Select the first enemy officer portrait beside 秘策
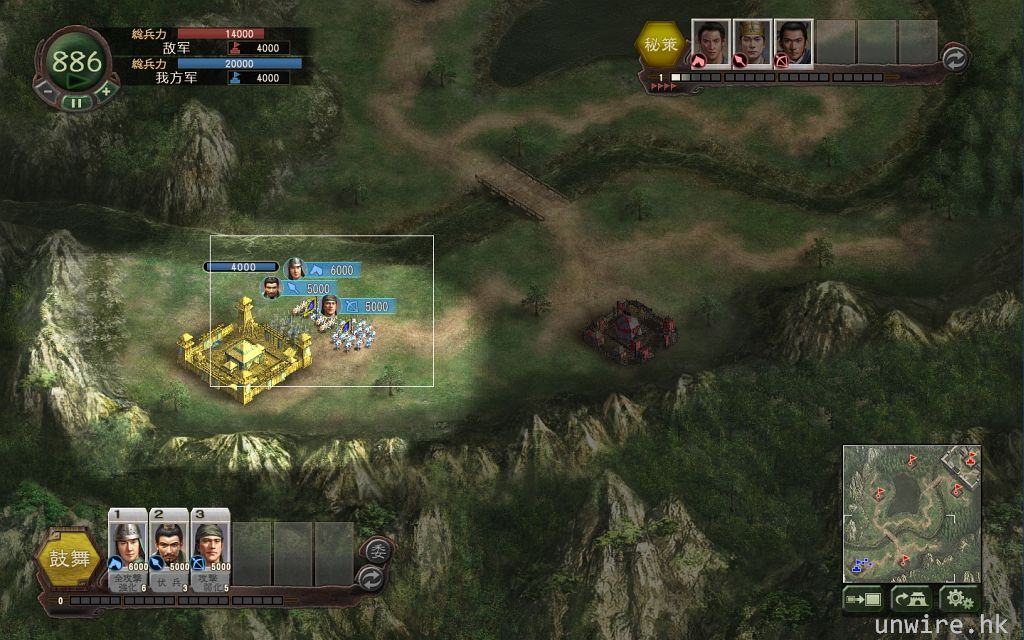1024x640 pixels. click(710, 43)
